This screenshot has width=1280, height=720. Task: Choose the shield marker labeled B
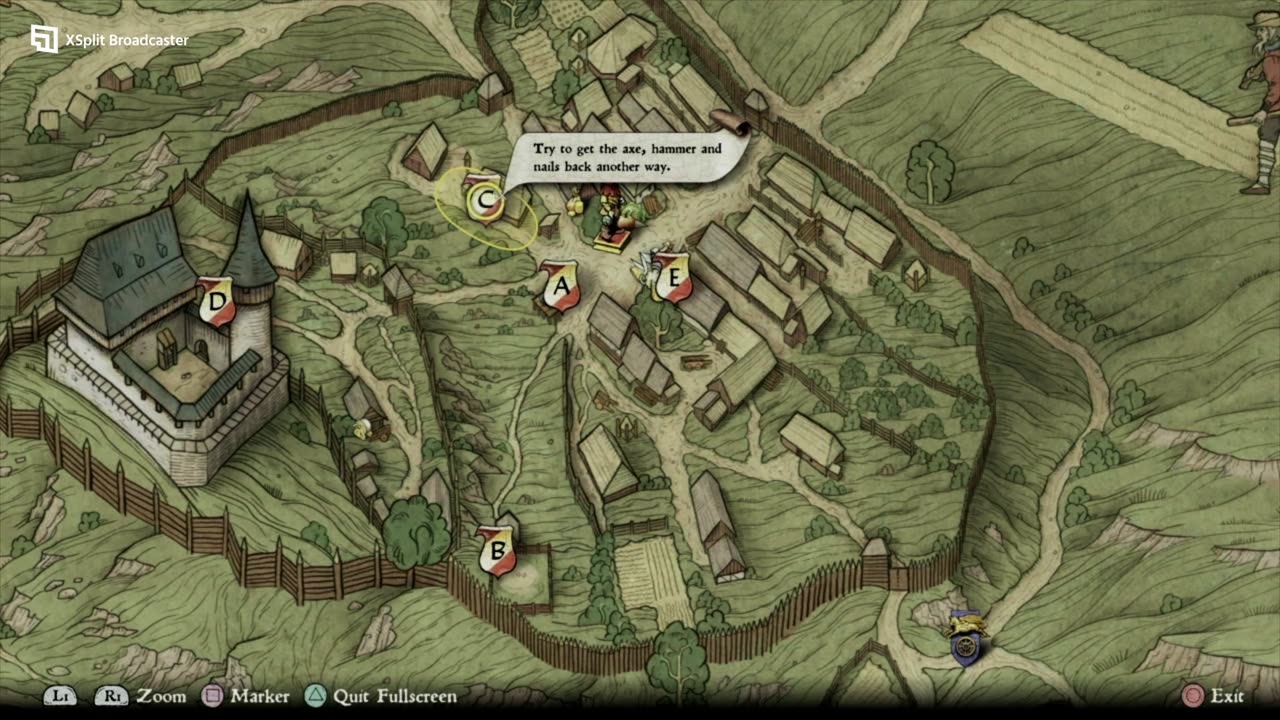[x=496, y=550]
